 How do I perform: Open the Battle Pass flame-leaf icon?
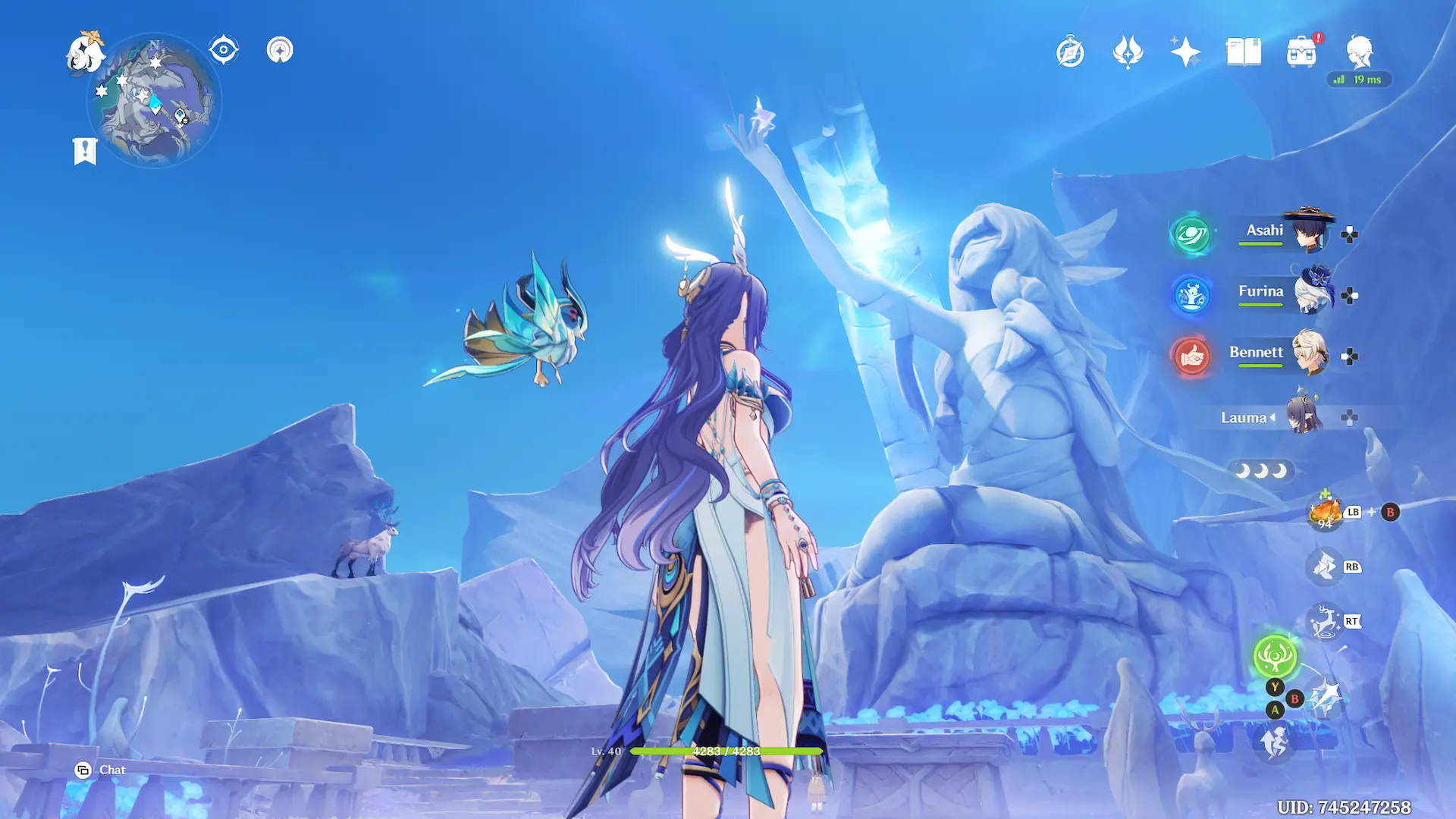tap(1128, 52)
